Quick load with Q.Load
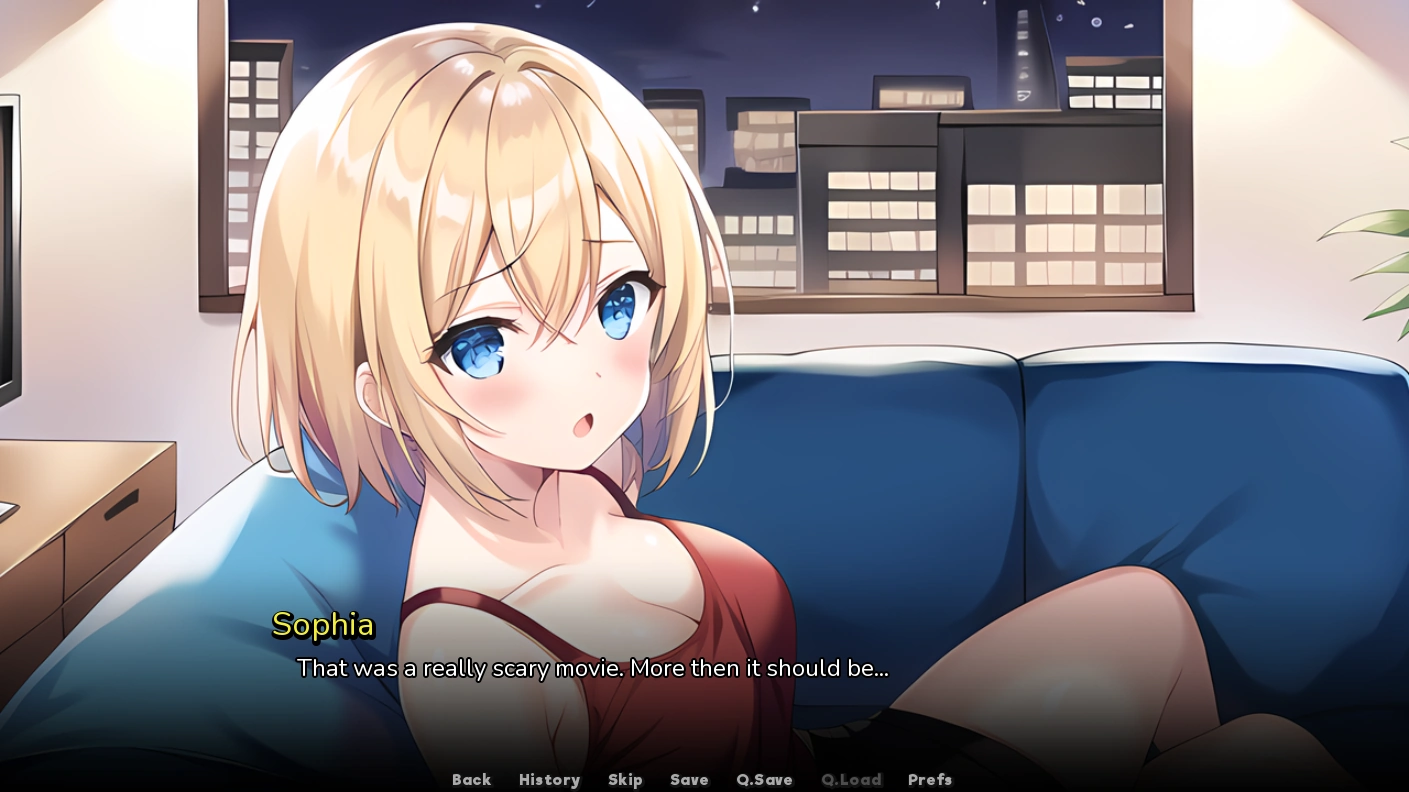The height and width of the screenshot is (792, 1409). click(851, 780)
